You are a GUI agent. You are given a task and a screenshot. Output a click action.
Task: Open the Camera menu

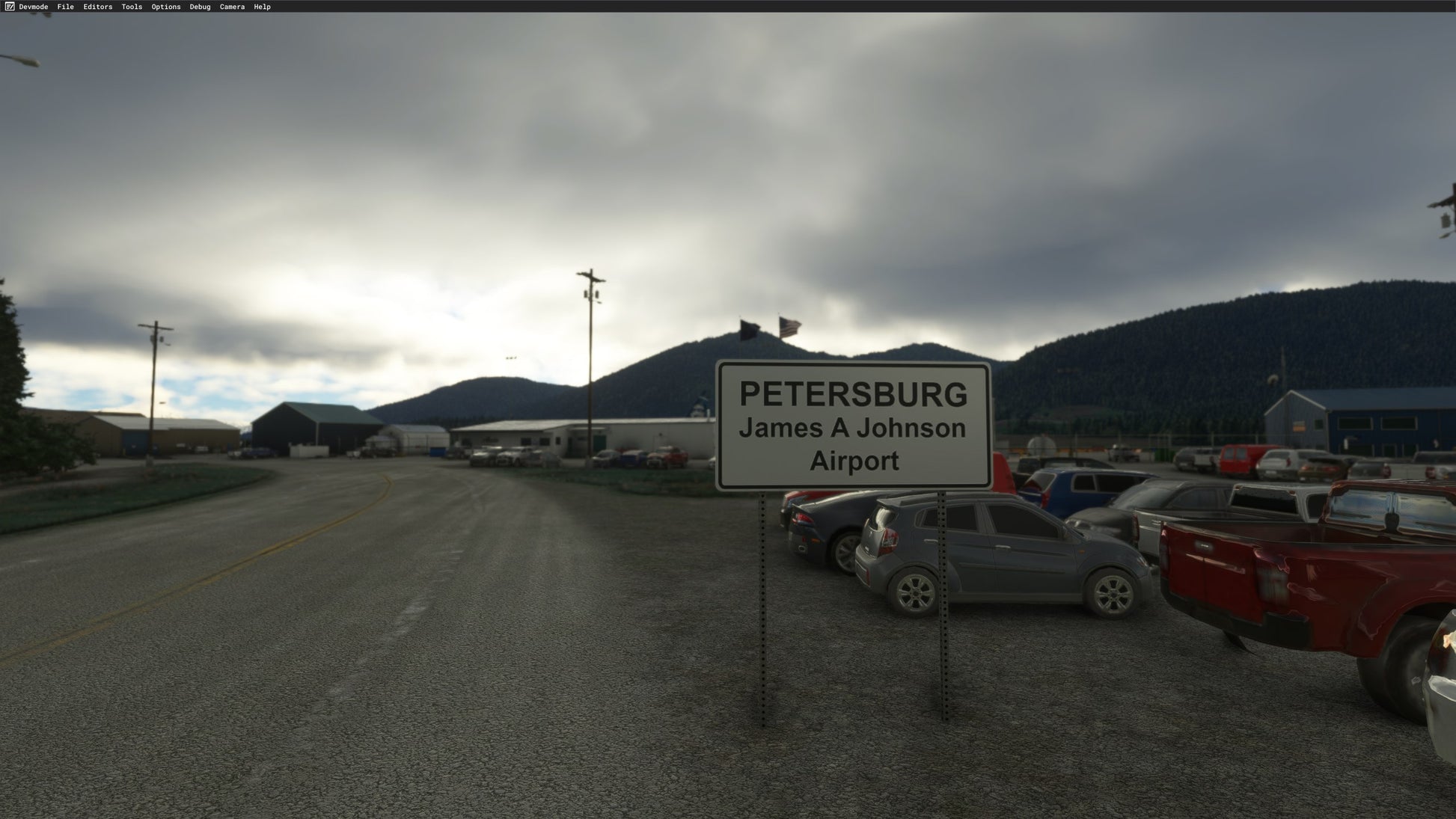click(232, 7)
